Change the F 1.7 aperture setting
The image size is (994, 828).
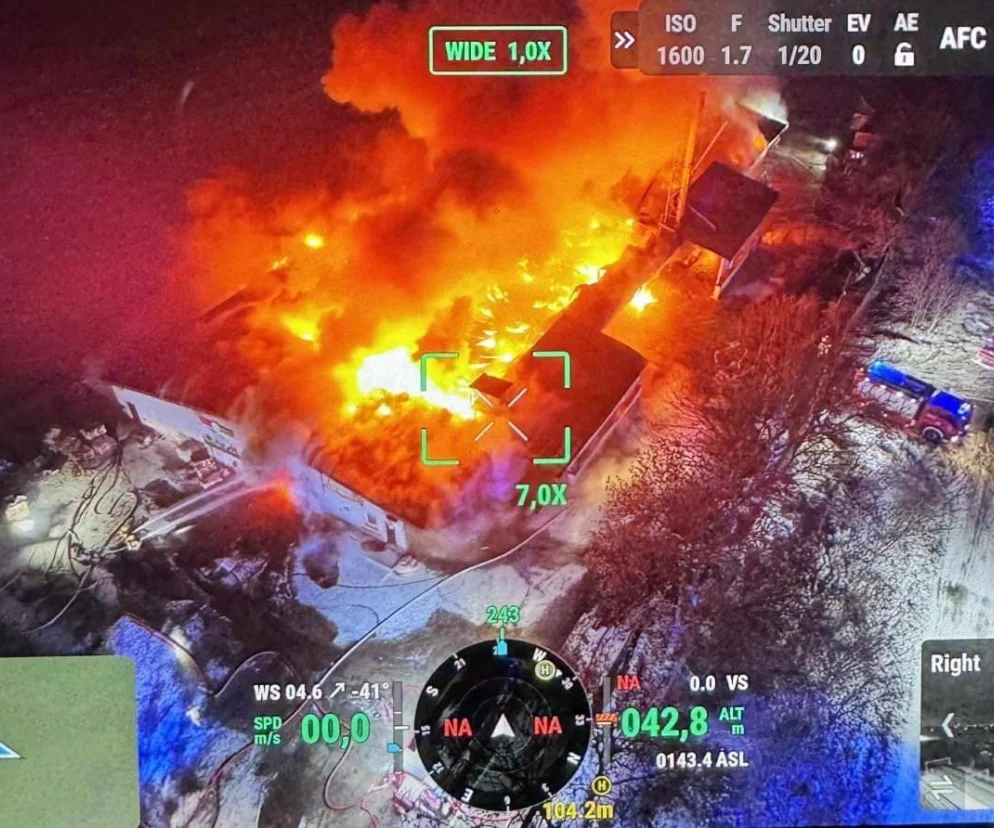(x=736, y=41)
